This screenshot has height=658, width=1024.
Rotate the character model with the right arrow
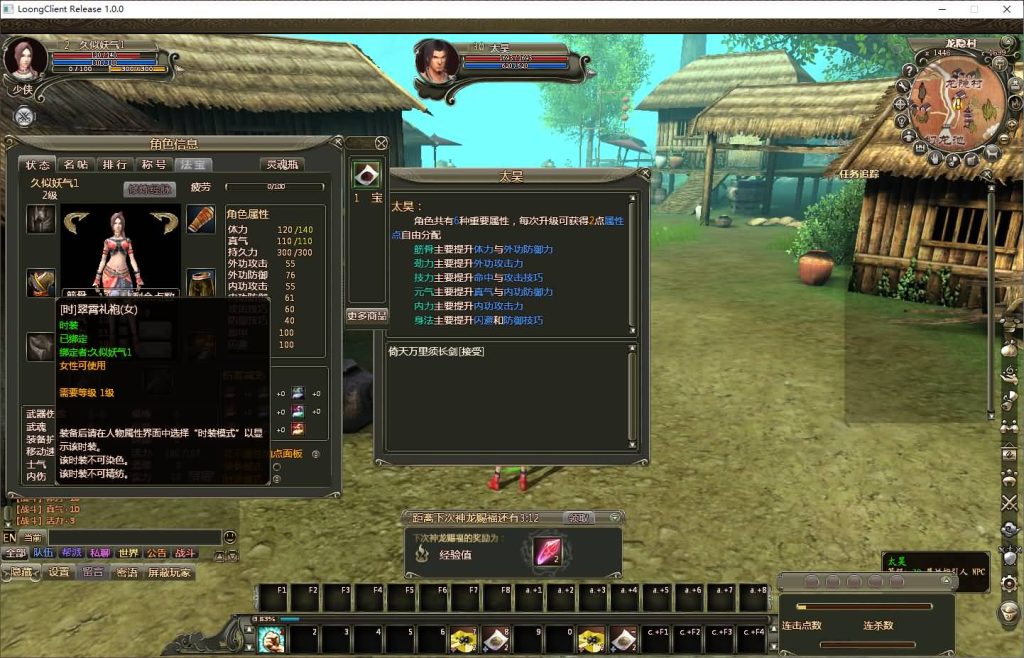coord(164,219)
